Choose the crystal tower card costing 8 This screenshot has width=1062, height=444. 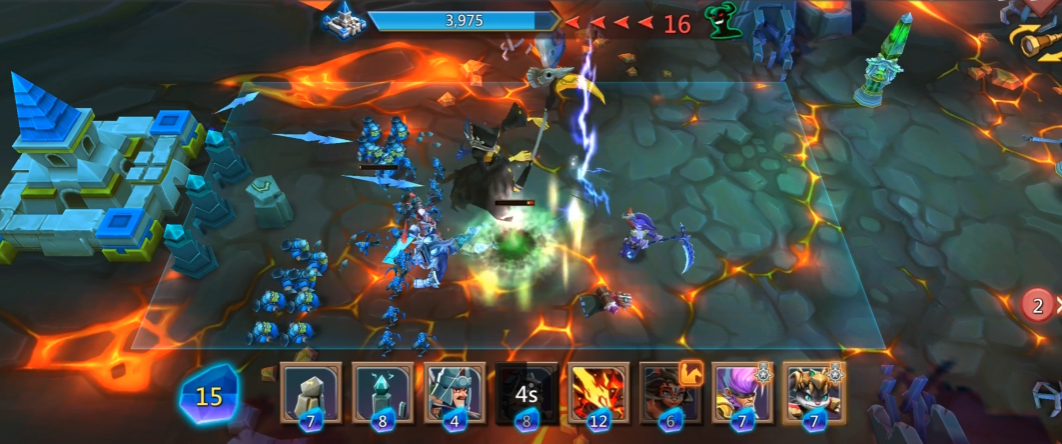pyautogui.click(x=382, y=393)
